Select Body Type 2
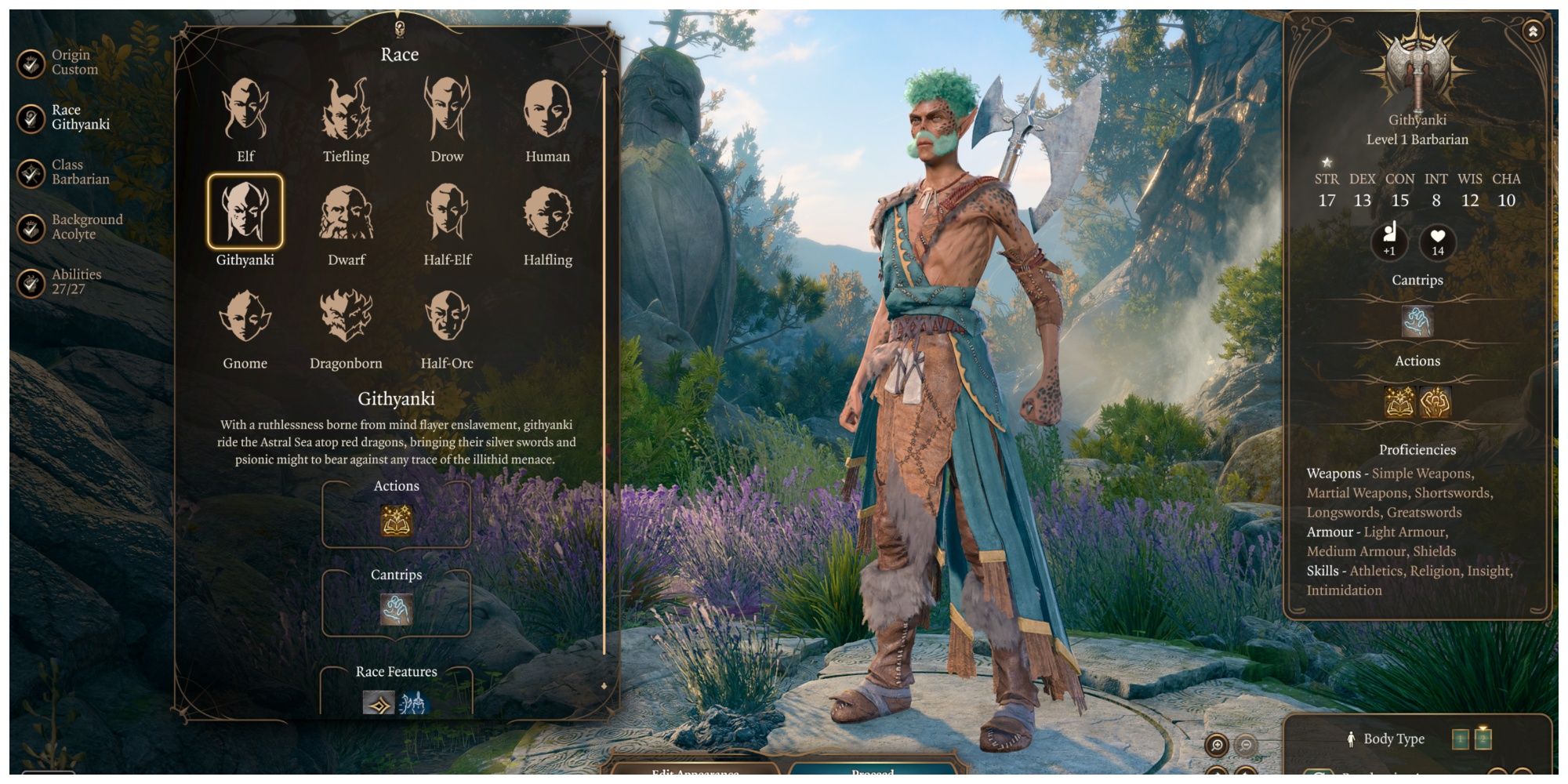 tap(1483, 739)
